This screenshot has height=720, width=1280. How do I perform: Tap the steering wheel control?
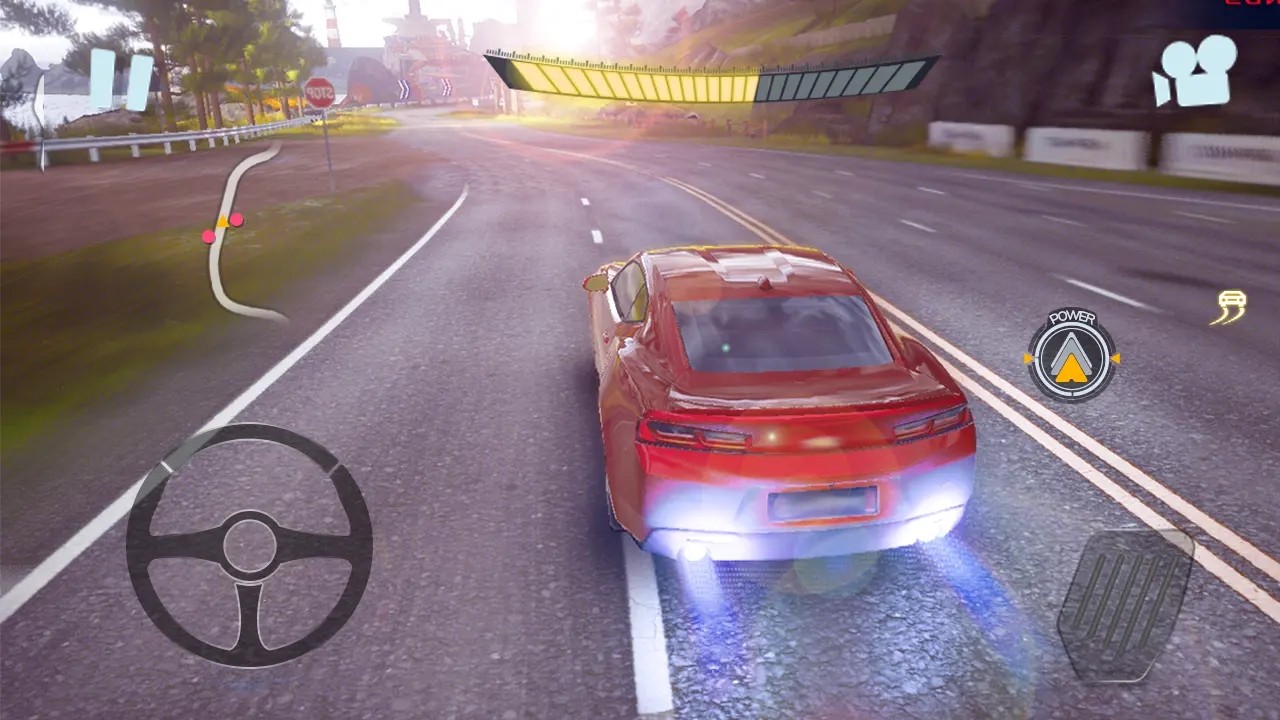(x=249, y=544)
